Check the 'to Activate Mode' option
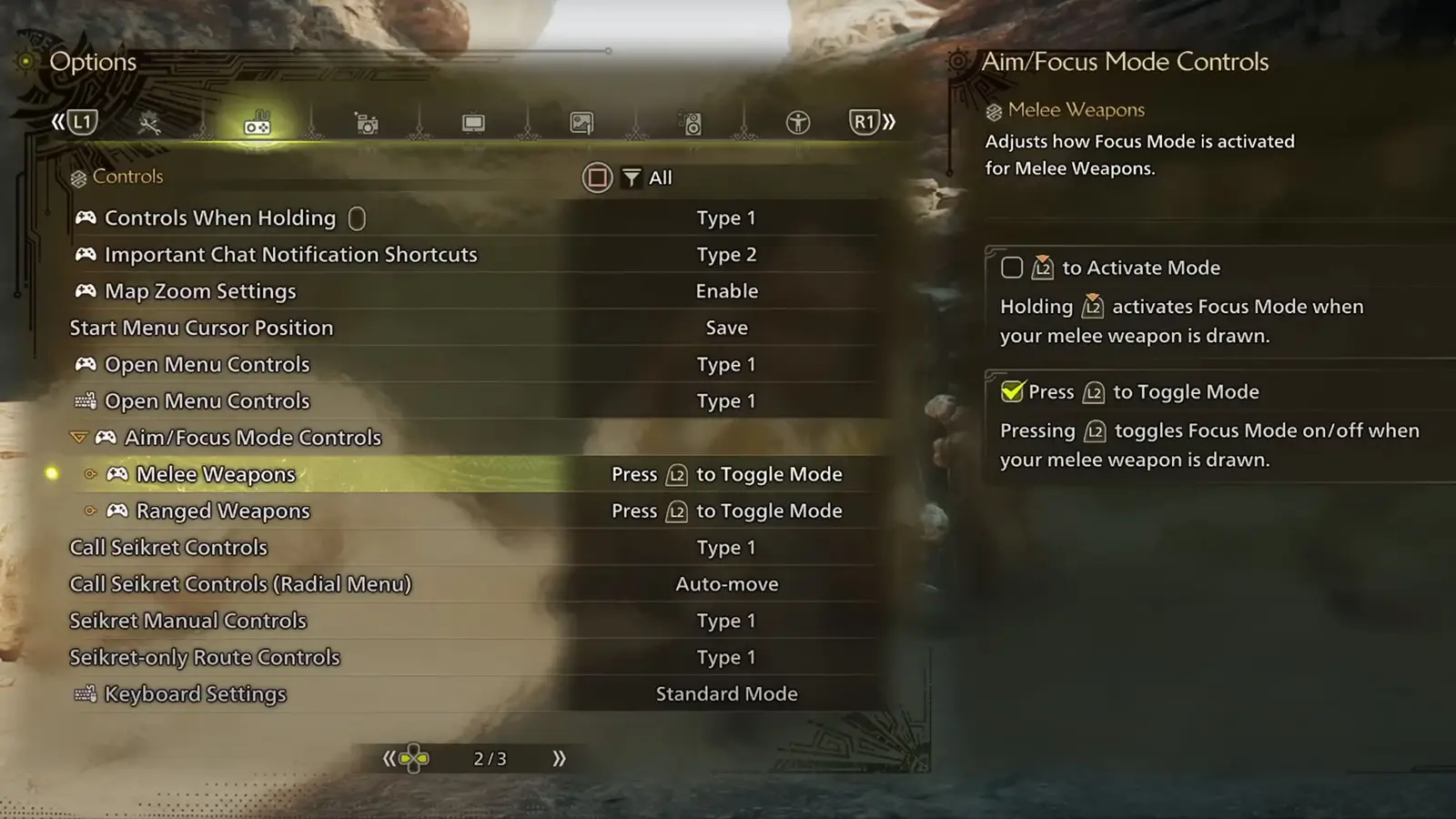Screen dimensions: 1456x819 point(1012,267)
